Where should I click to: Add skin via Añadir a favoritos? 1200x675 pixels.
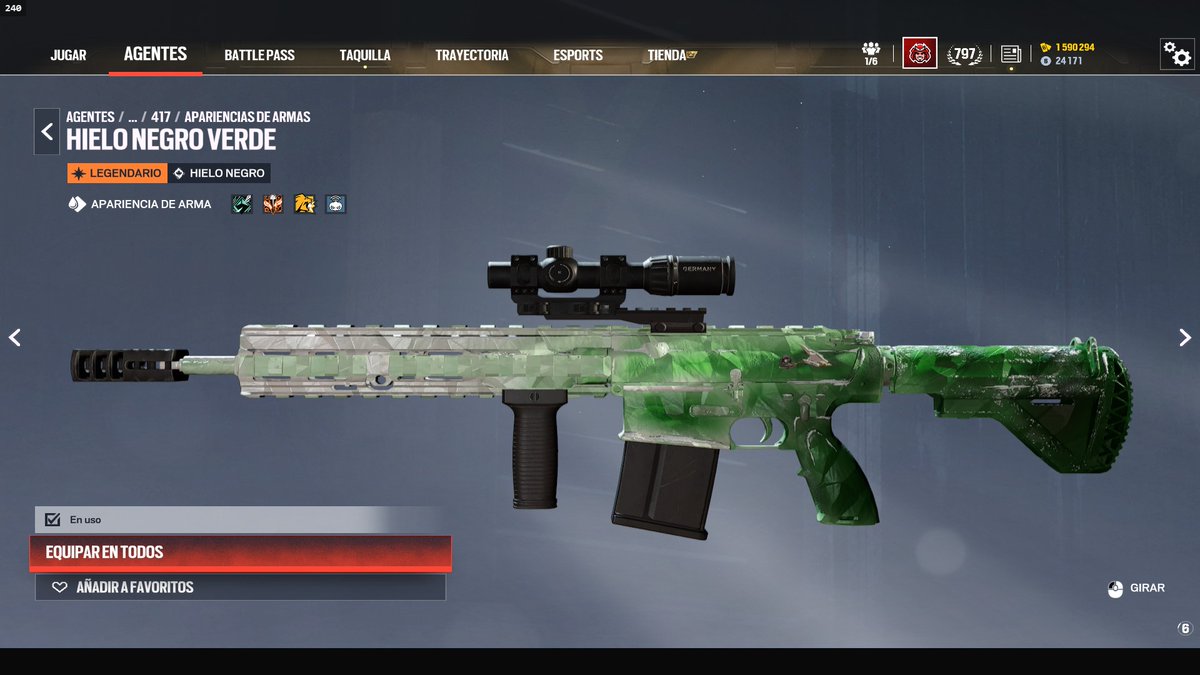(x=240, y=587)
